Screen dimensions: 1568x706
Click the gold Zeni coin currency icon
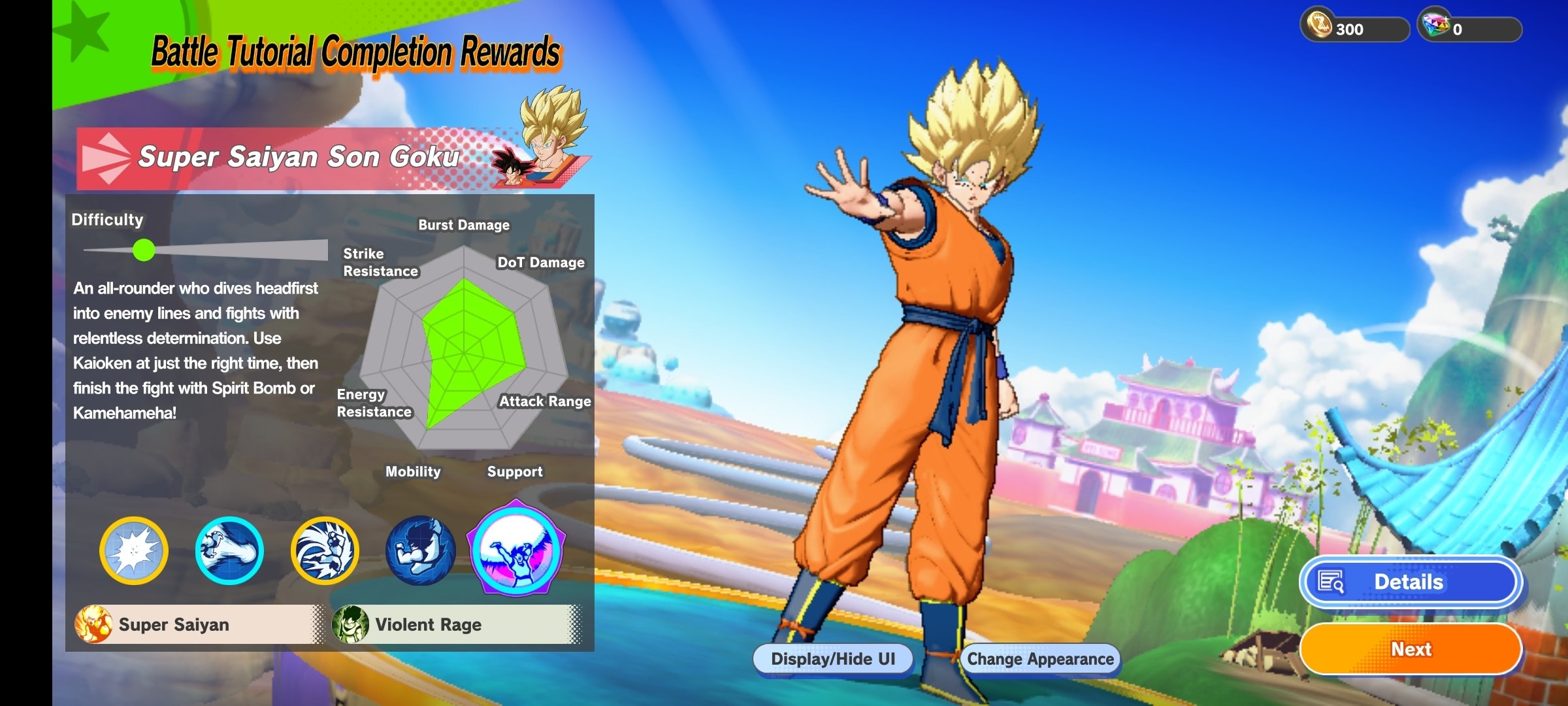(x=1318, y=25)
